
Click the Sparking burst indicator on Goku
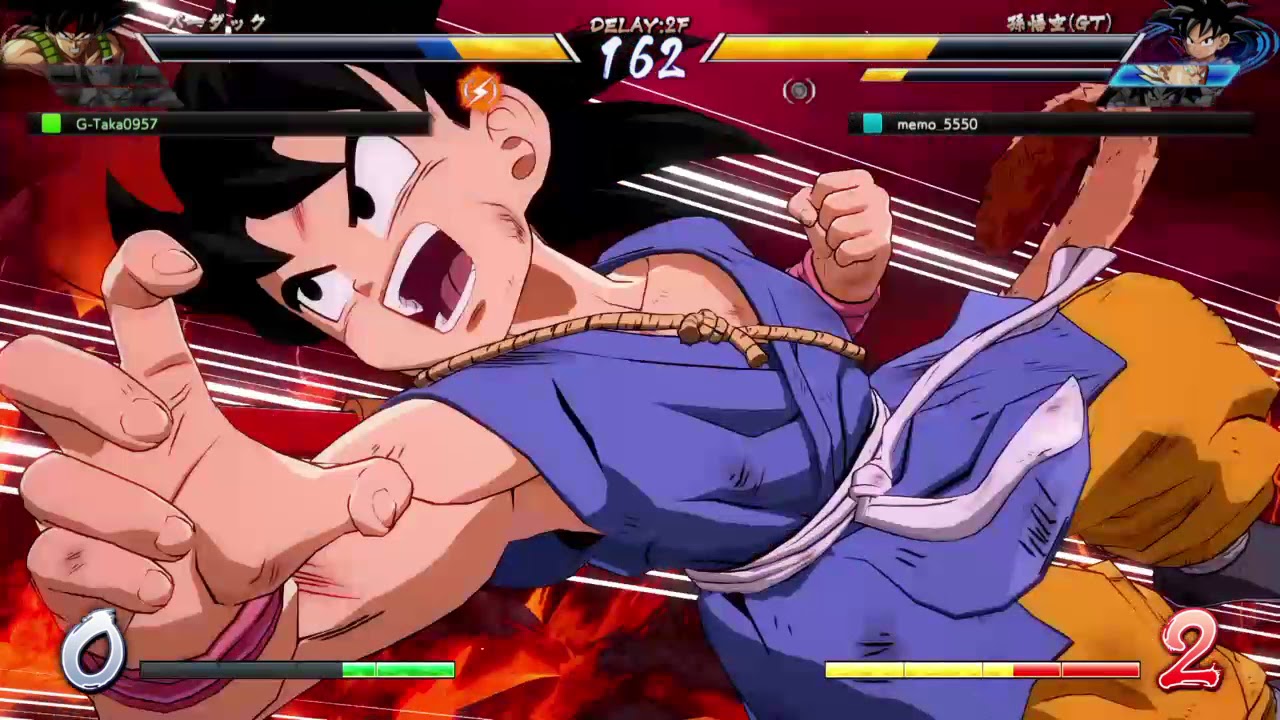point(479,88)
